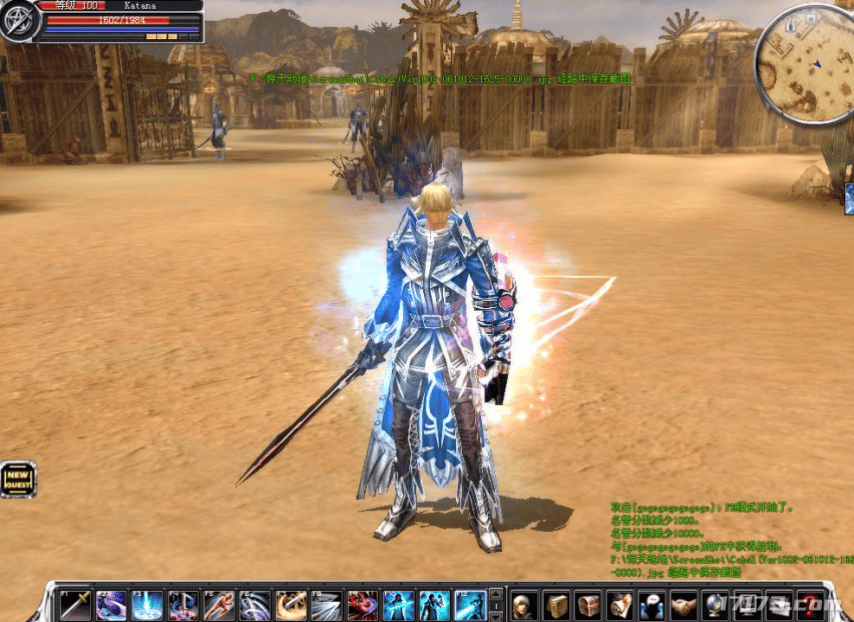Open the circular desert minimap
The width and height of the screenshot is (854, 622).
[805, 65]
